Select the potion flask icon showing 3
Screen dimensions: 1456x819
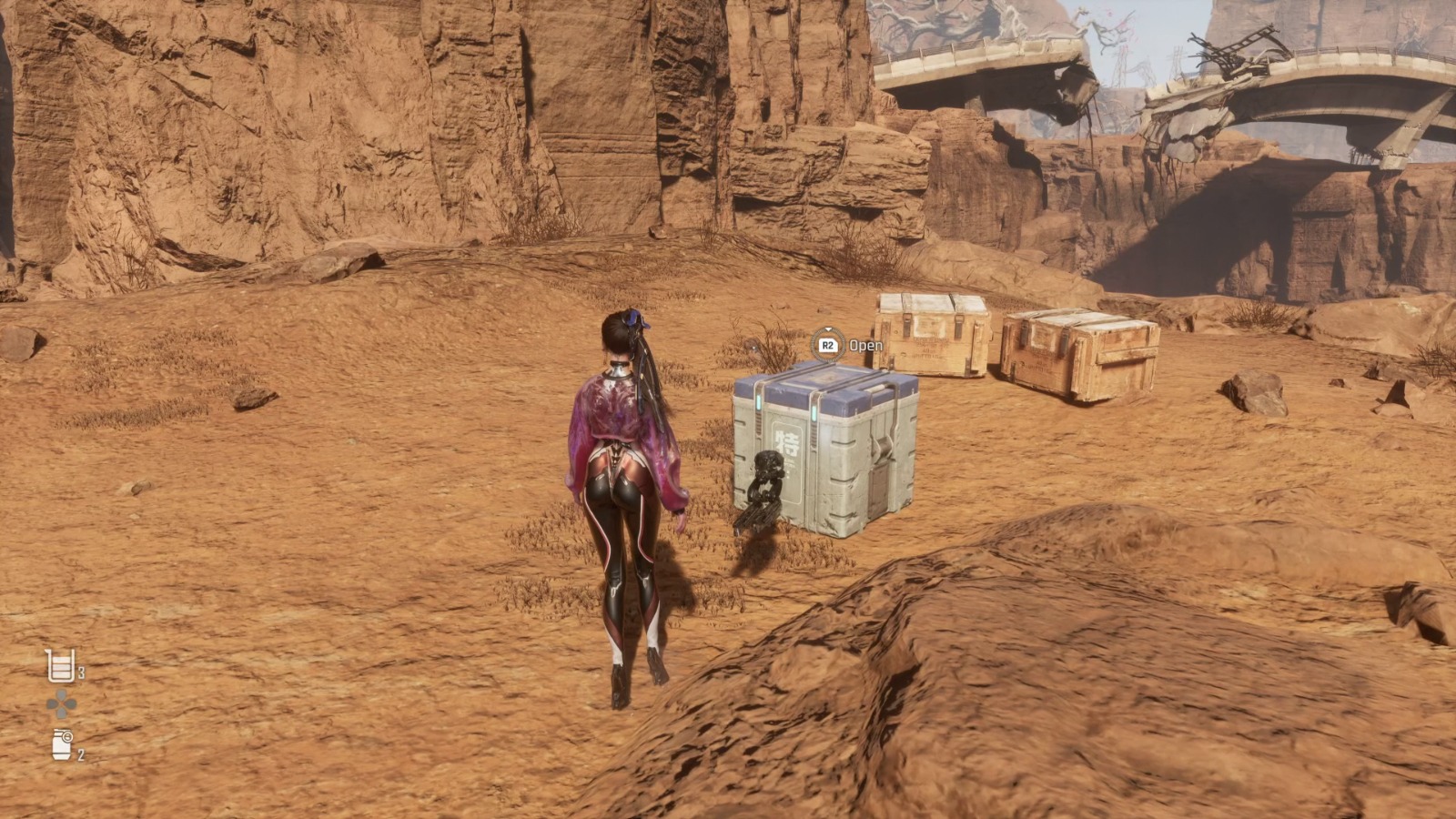[60, 666]
